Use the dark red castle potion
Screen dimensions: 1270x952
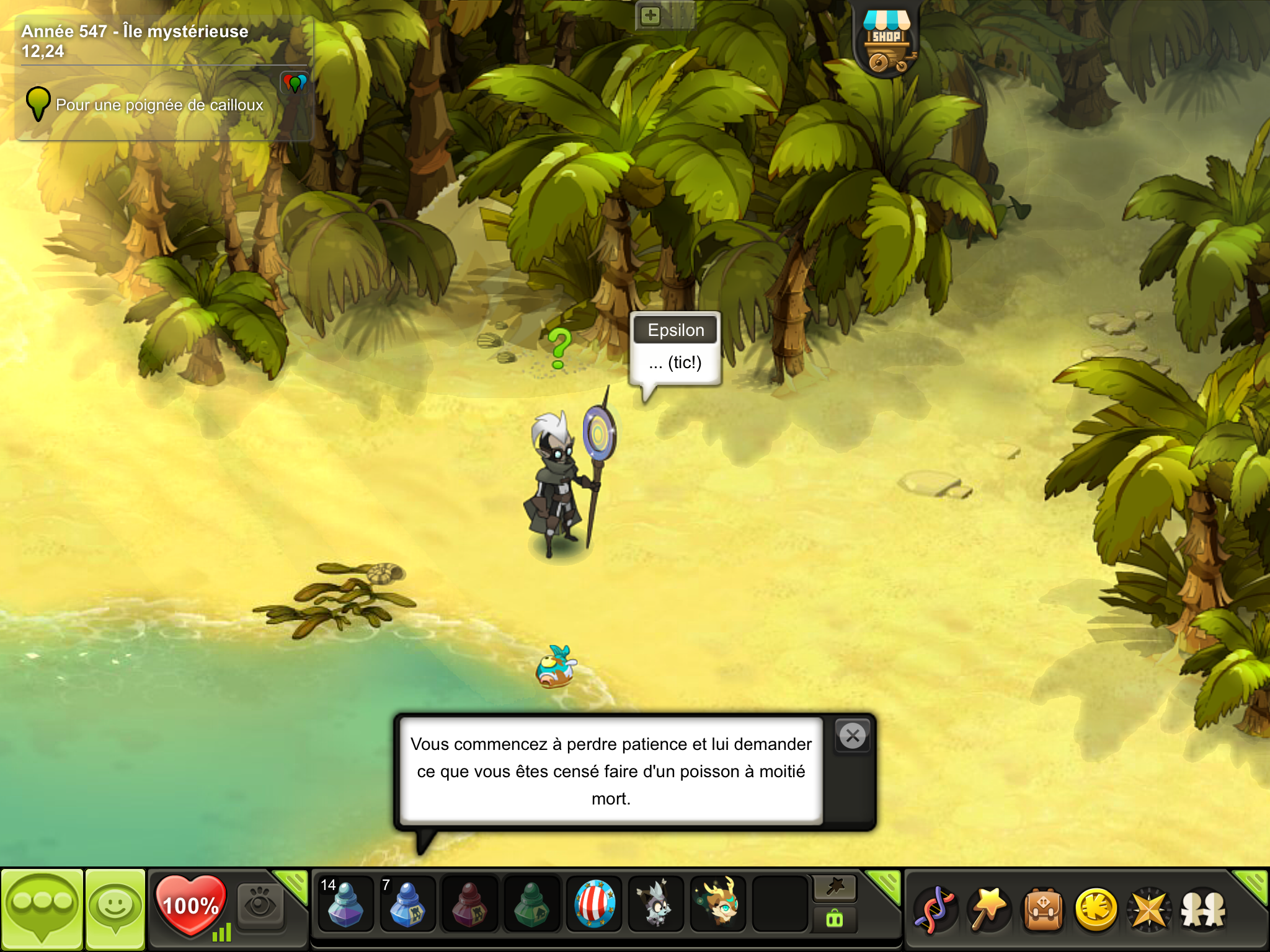pos(469,904)
